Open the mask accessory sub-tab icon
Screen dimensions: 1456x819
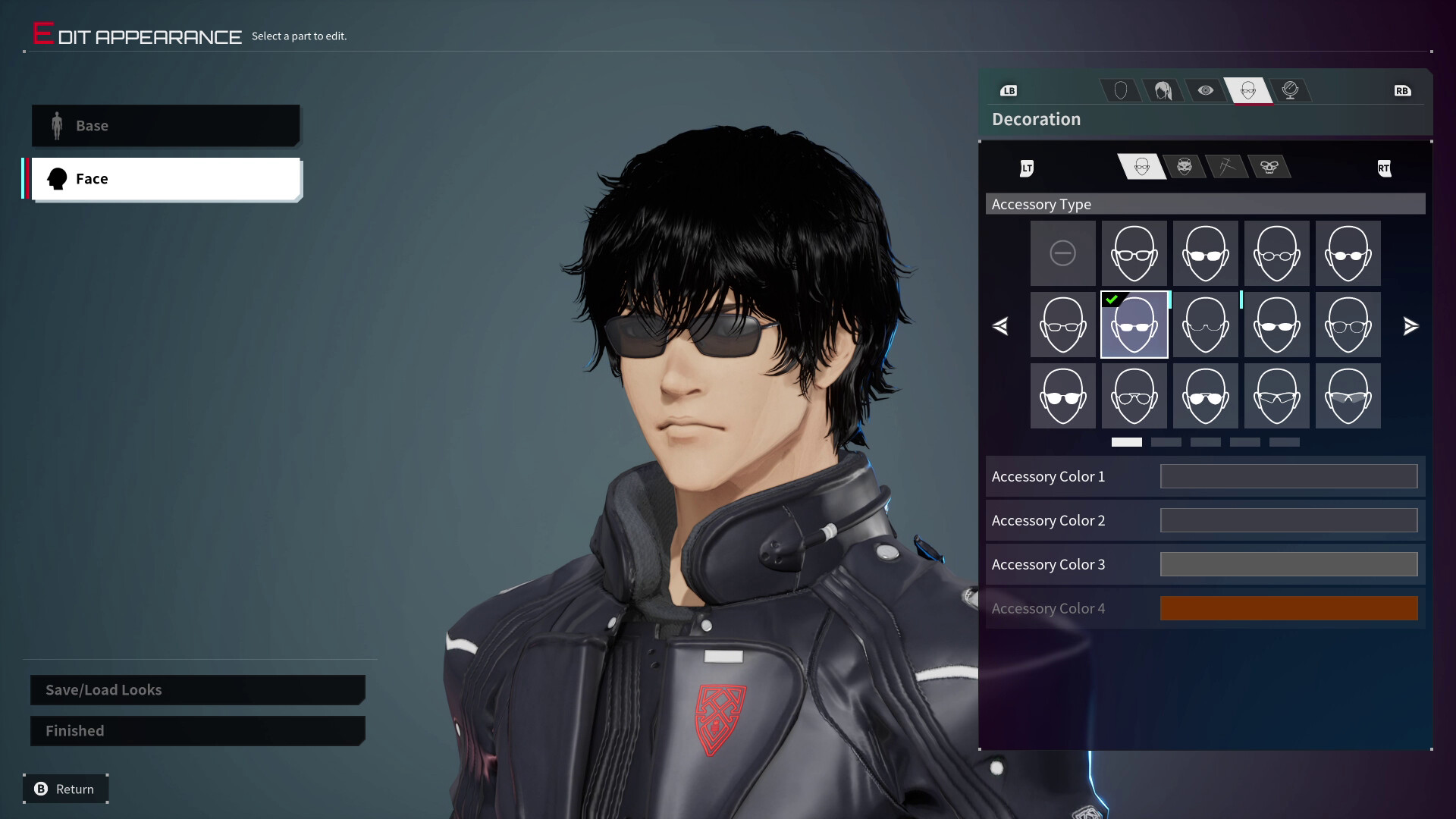coord(1185,167)
